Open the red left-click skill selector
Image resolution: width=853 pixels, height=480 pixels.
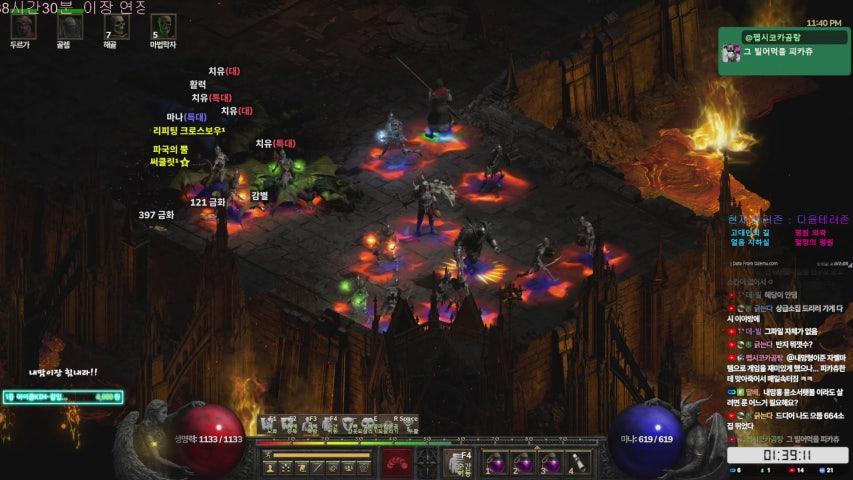tap(399, 462)
